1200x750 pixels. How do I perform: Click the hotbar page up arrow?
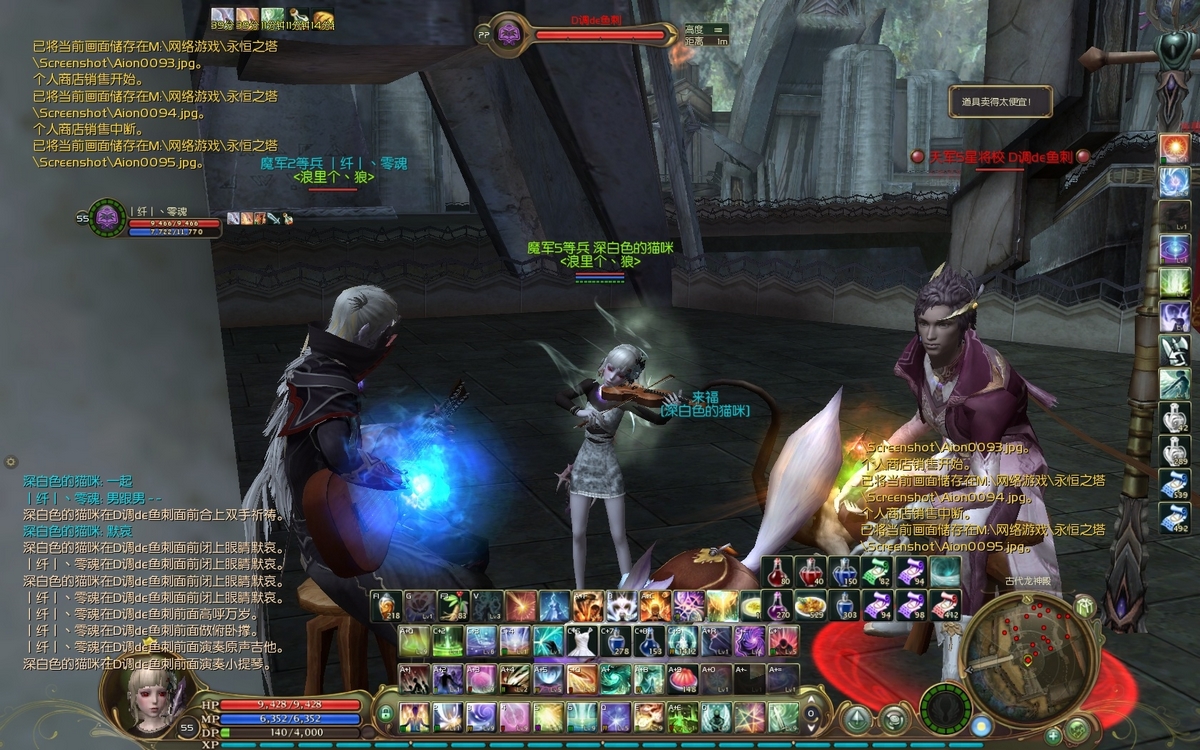(810, 701)
